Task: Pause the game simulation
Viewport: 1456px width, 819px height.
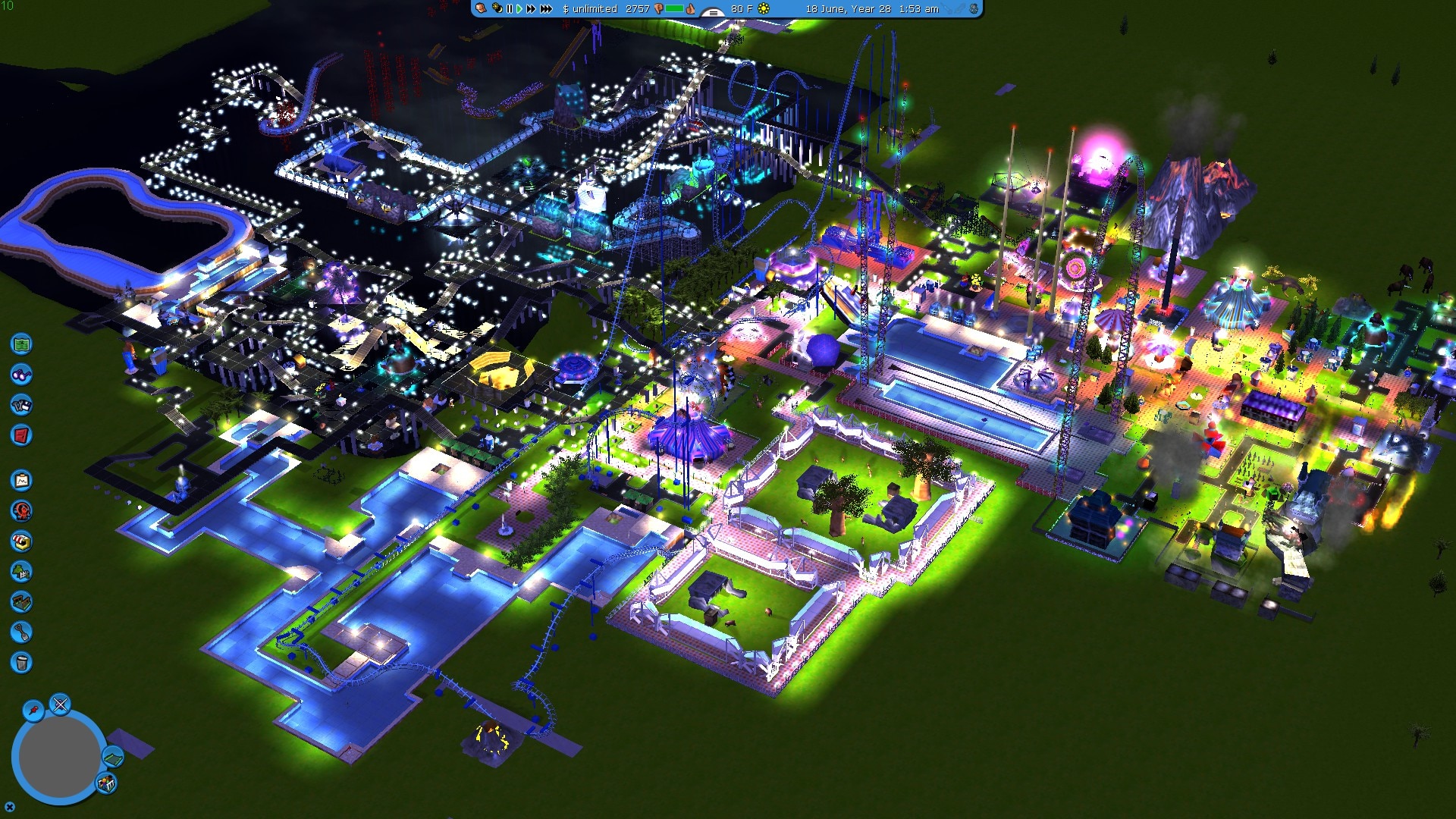Action: (x=510, y=9)
